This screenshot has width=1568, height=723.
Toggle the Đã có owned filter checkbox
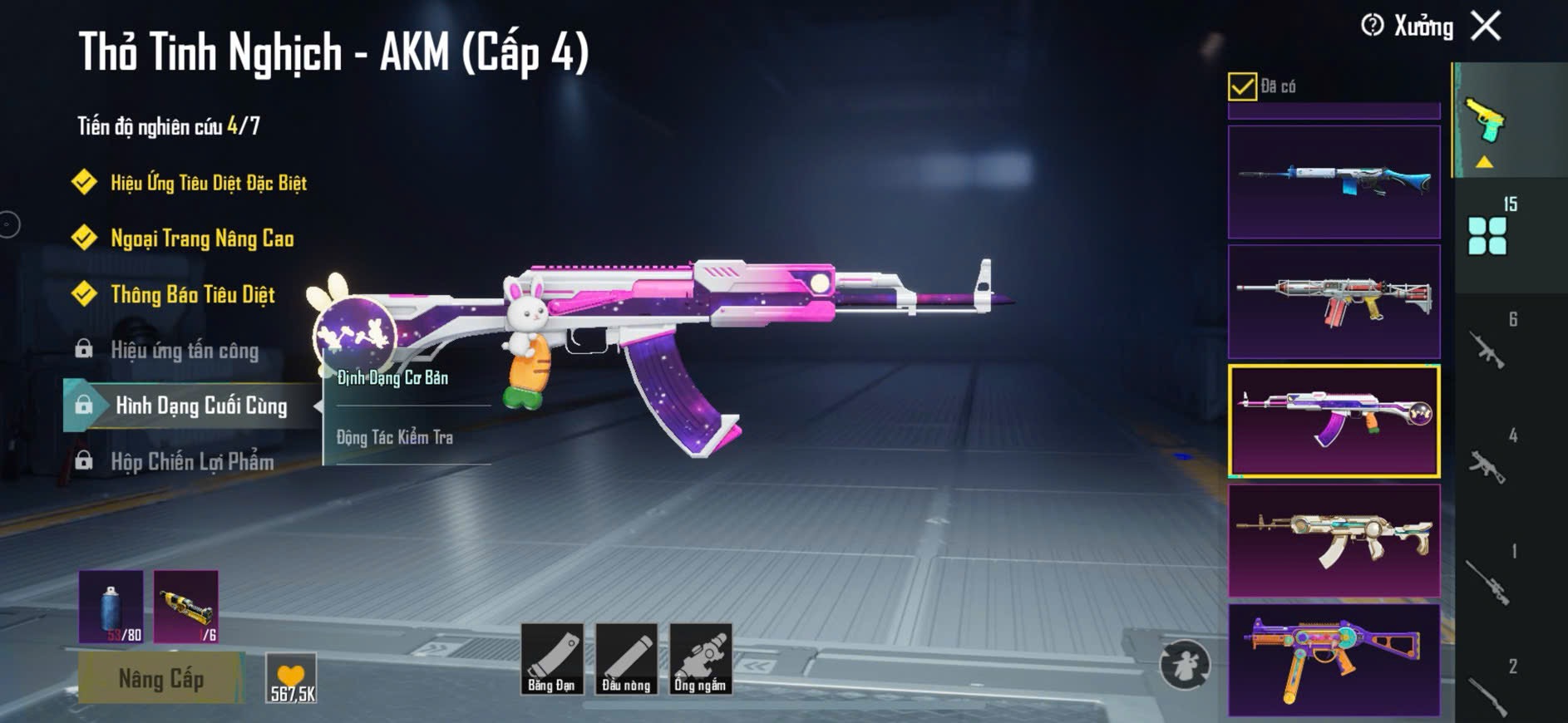[1242, 86]
